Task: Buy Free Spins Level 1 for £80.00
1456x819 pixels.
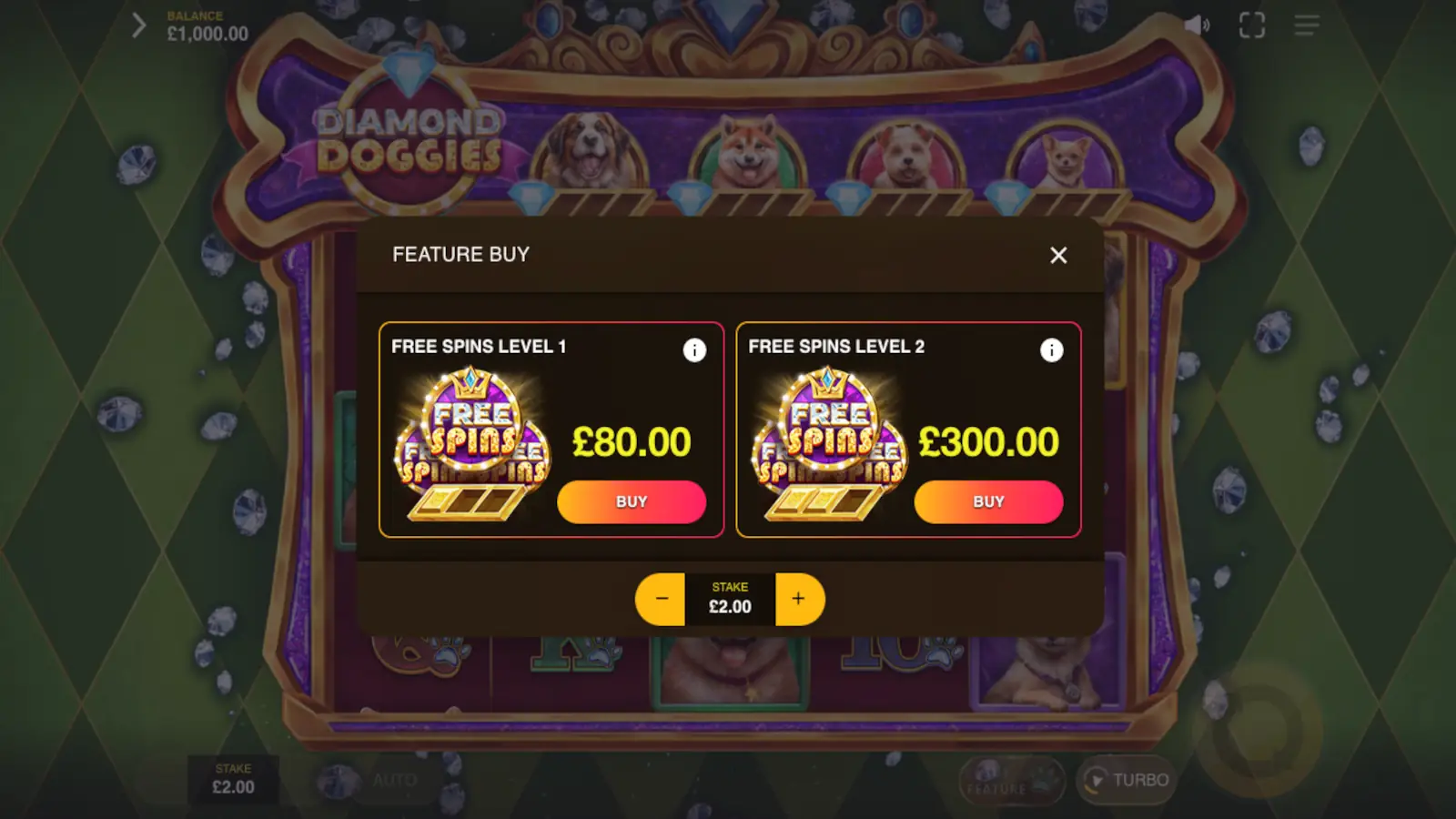Action: tap(632, 501)
